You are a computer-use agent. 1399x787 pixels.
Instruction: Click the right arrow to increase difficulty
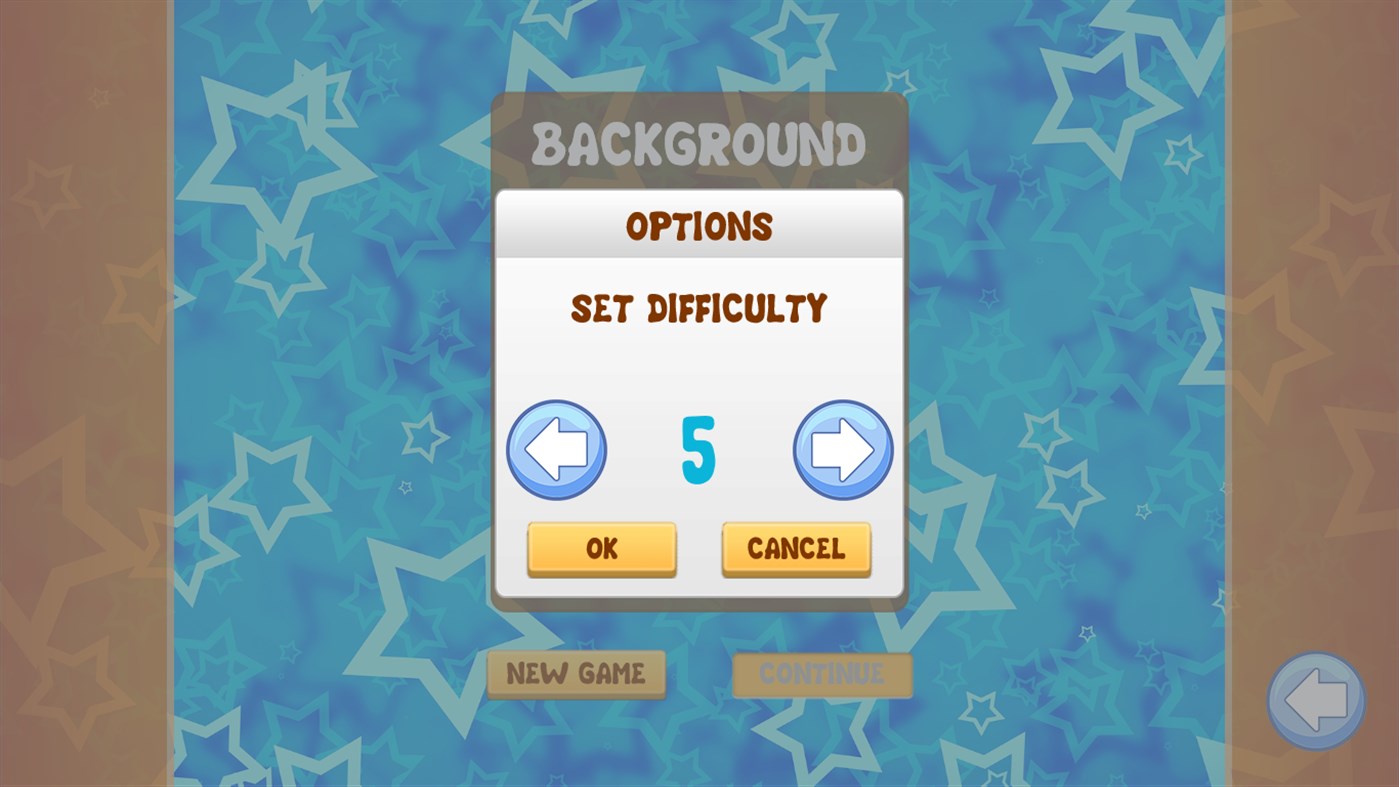(x=843, y=450)
